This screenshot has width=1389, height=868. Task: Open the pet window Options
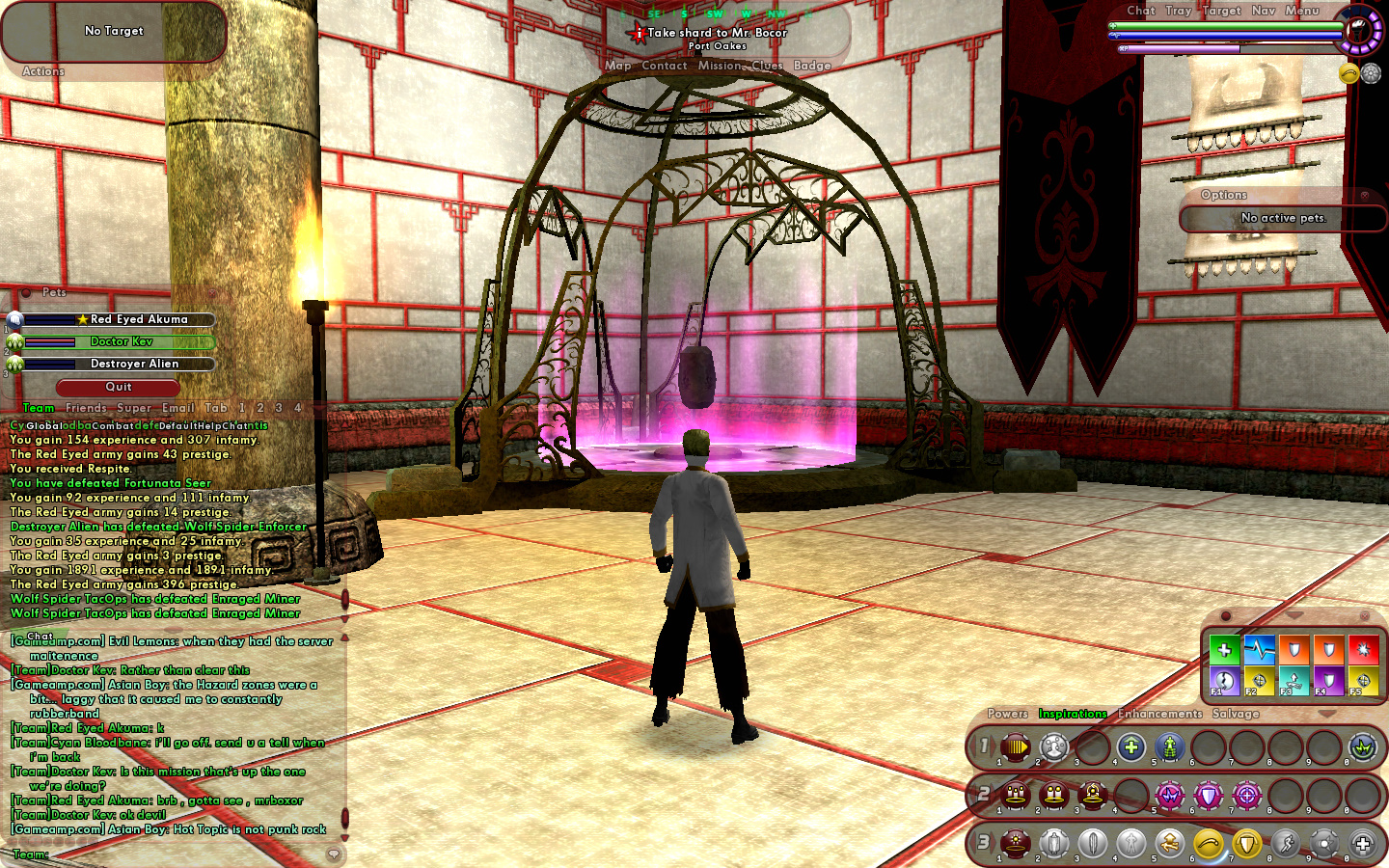click(1224, 195)
